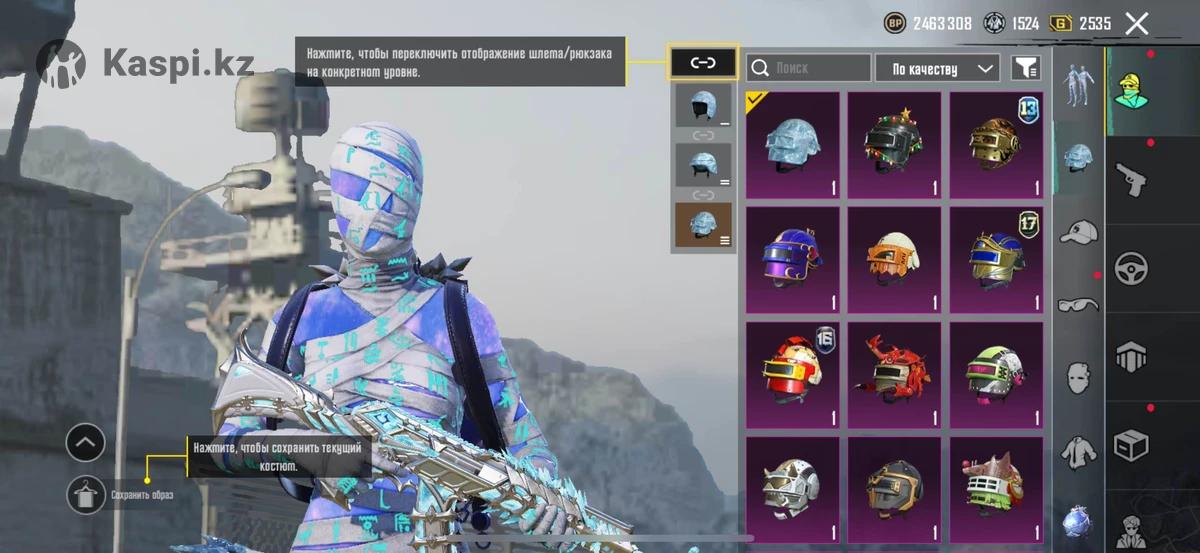
Task: Switch to the pistol weapons category
Action: coord(1132,178)
